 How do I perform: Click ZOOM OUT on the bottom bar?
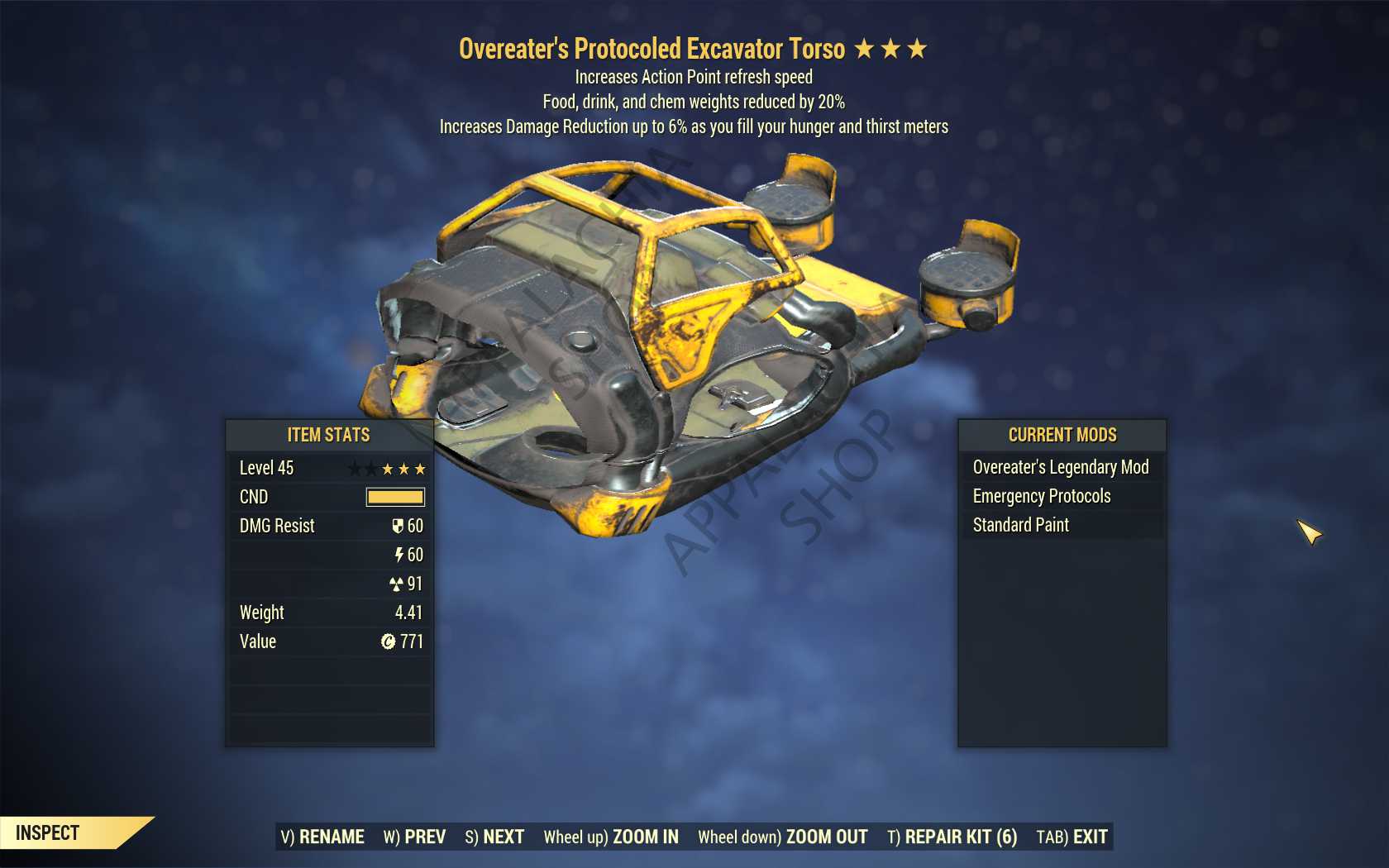pos(783,837)
